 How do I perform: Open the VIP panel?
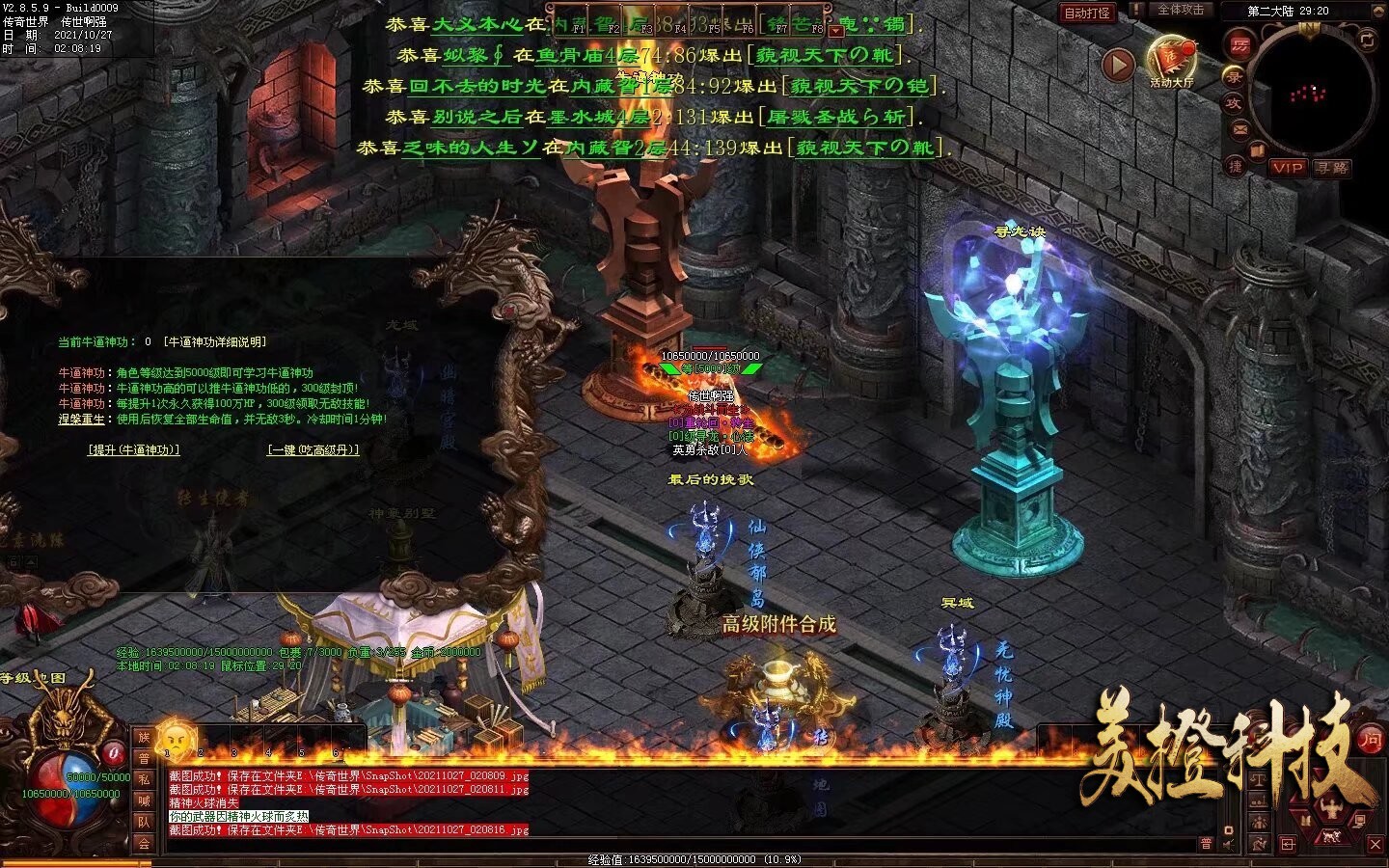pyautogui.click(x=1287, y=168)
